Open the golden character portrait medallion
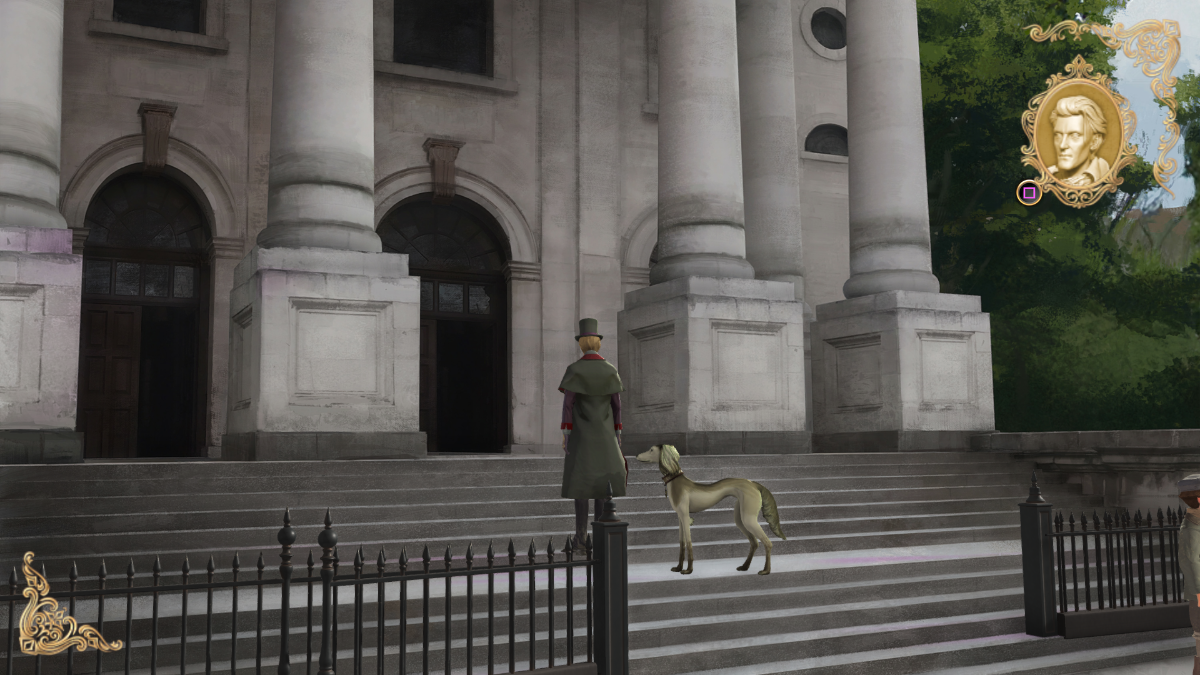This screenshot has height=675, width=1200. tap(1078, 130)
